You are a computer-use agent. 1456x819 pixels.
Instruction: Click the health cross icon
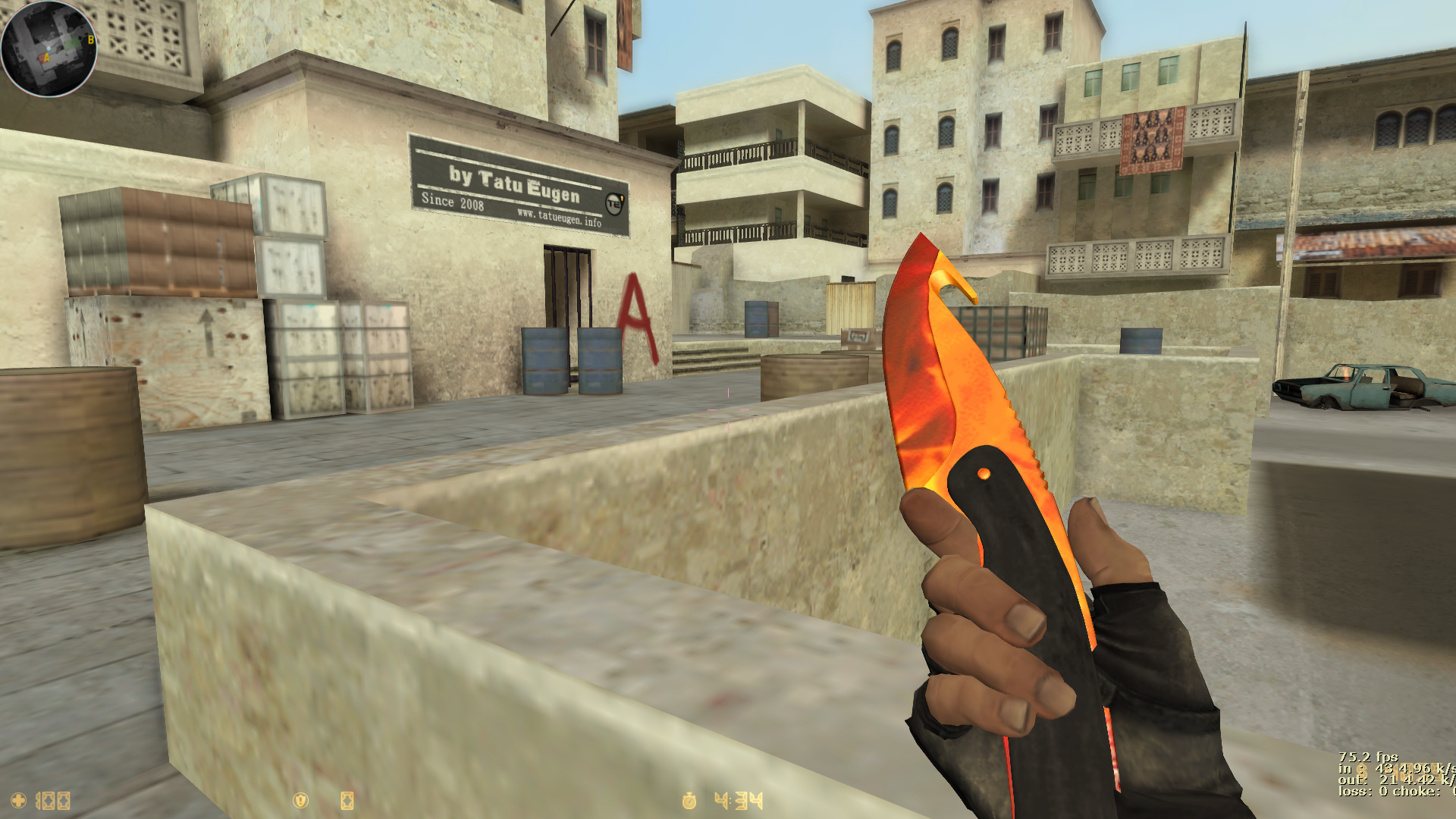(18, 800)
